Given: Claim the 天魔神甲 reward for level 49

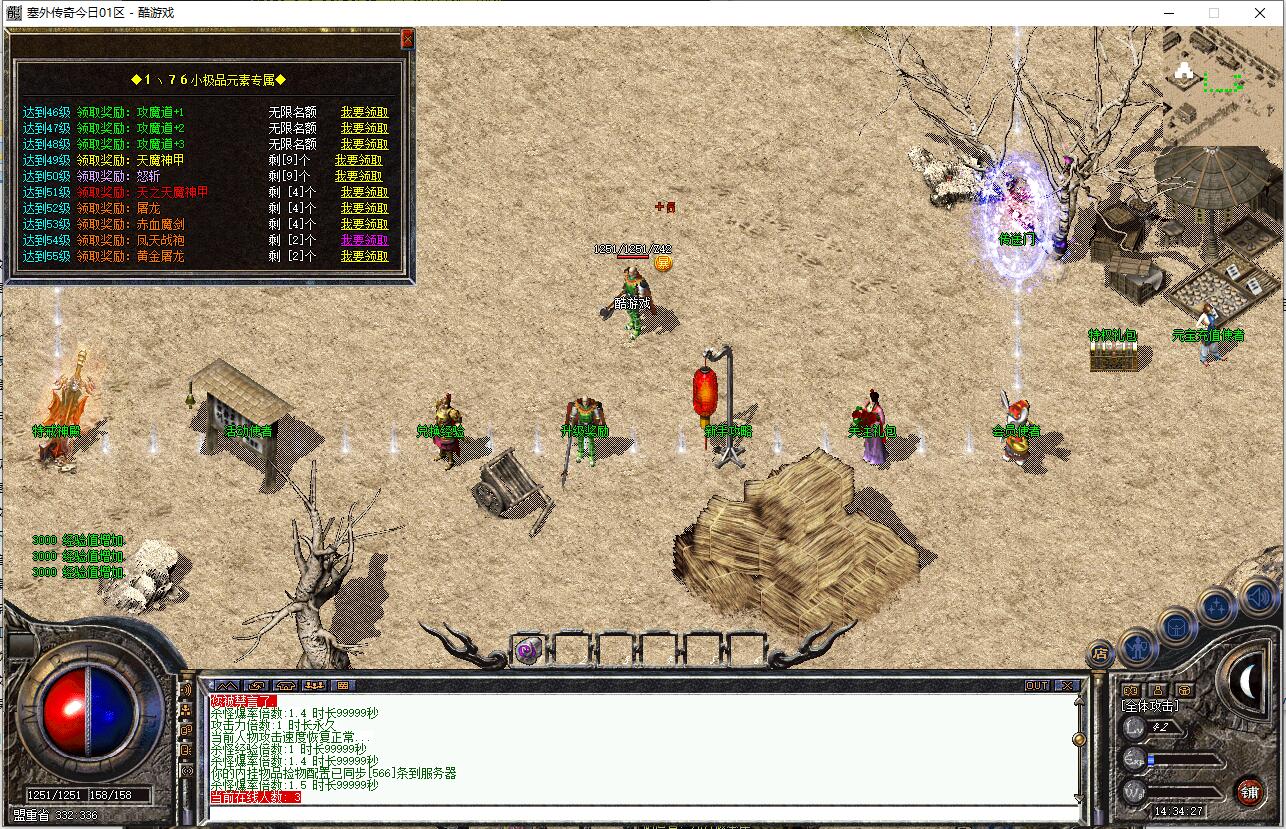Looking at the screenshot, I should click(358, 160).
